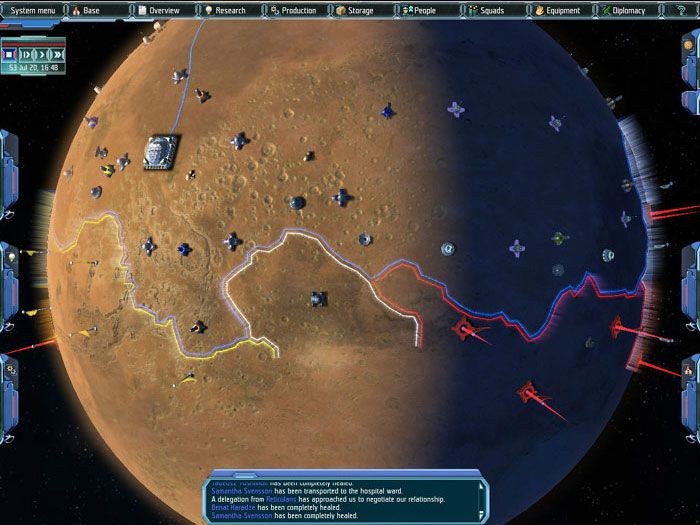The width and height of the screenshot is (700, 525).
Task: Open the People screen
Action: point(424,10)
